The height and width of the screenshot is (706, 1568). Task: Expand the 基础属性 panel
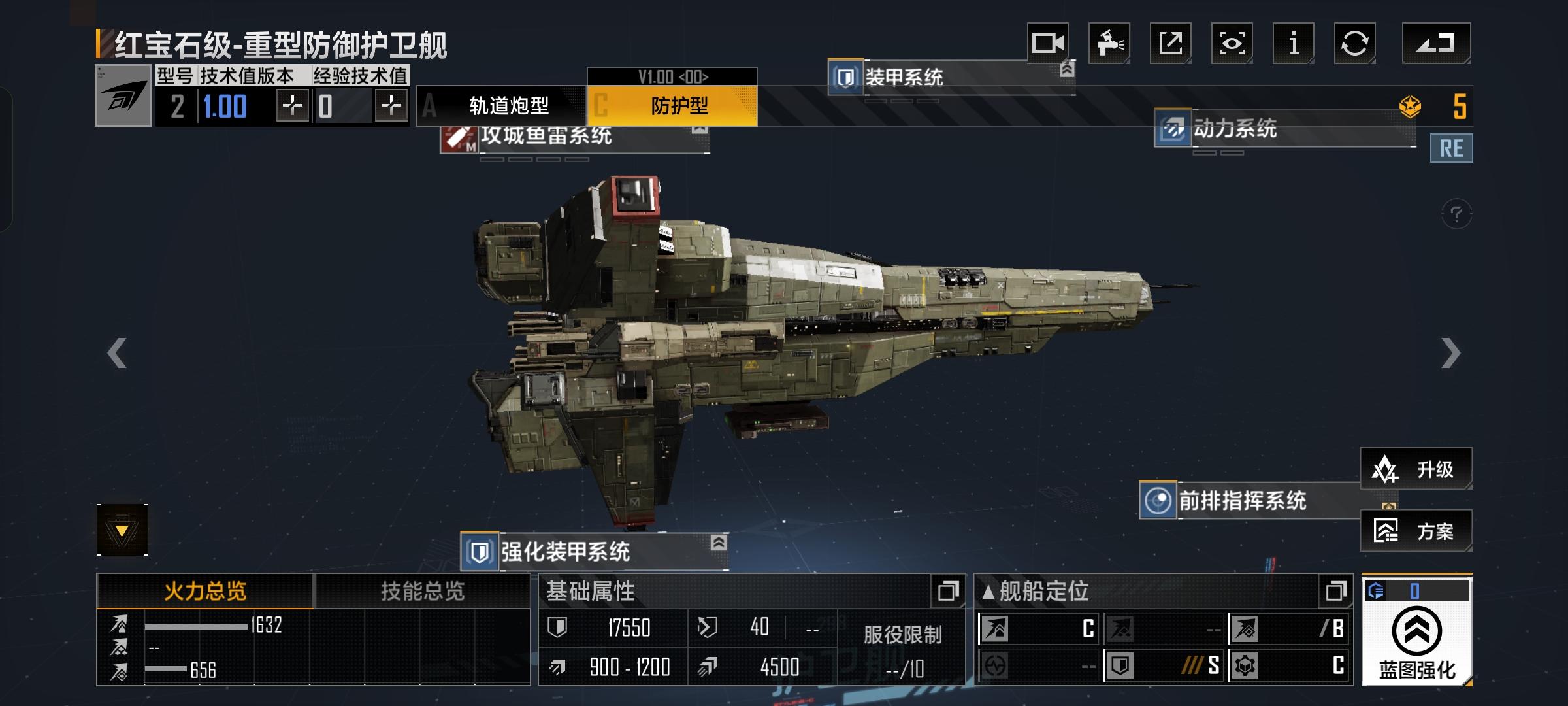[x=947, y=591]
